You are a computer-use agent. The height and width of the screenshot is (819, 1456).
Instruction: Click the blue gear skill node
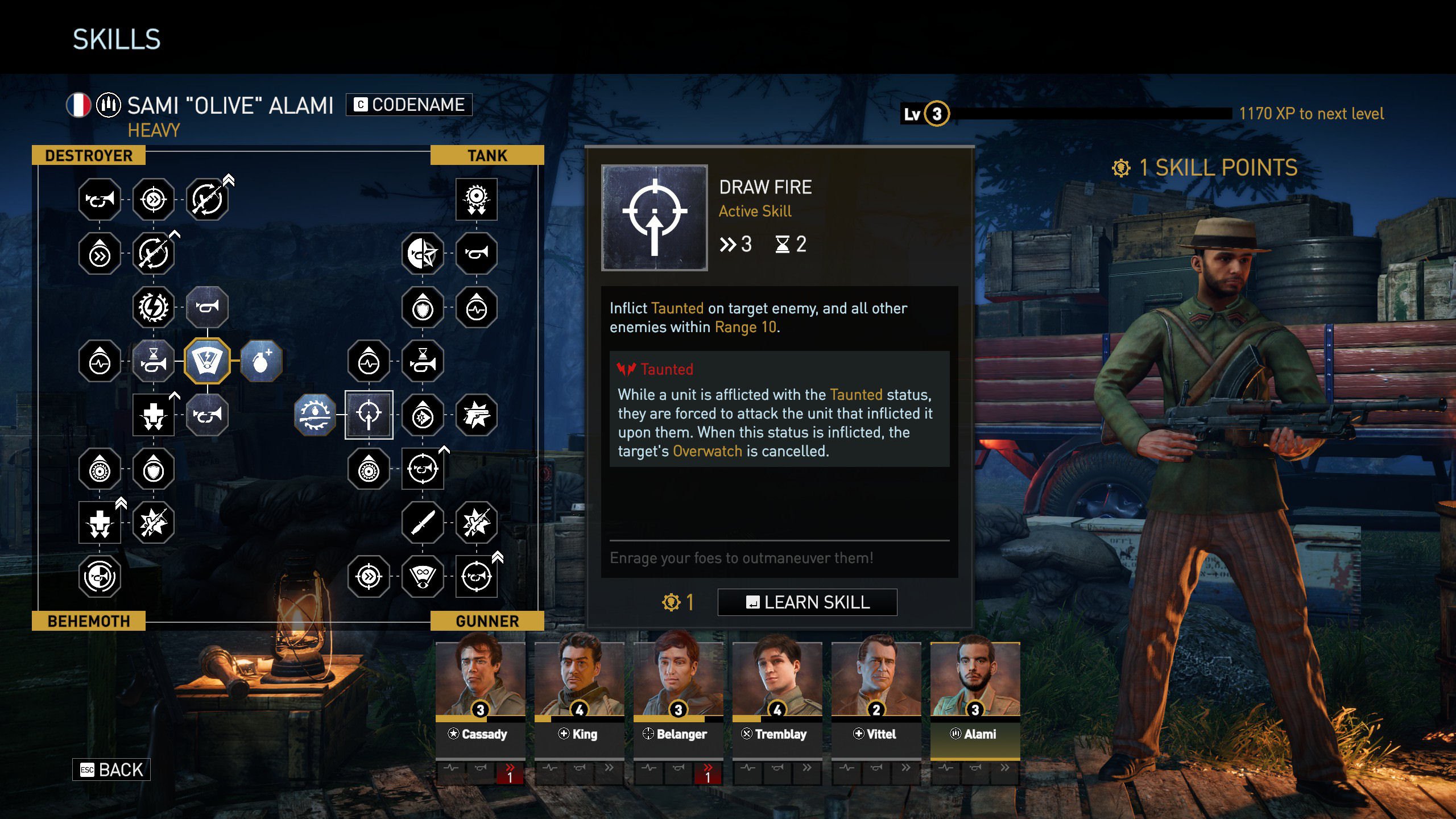pos(315,415)
